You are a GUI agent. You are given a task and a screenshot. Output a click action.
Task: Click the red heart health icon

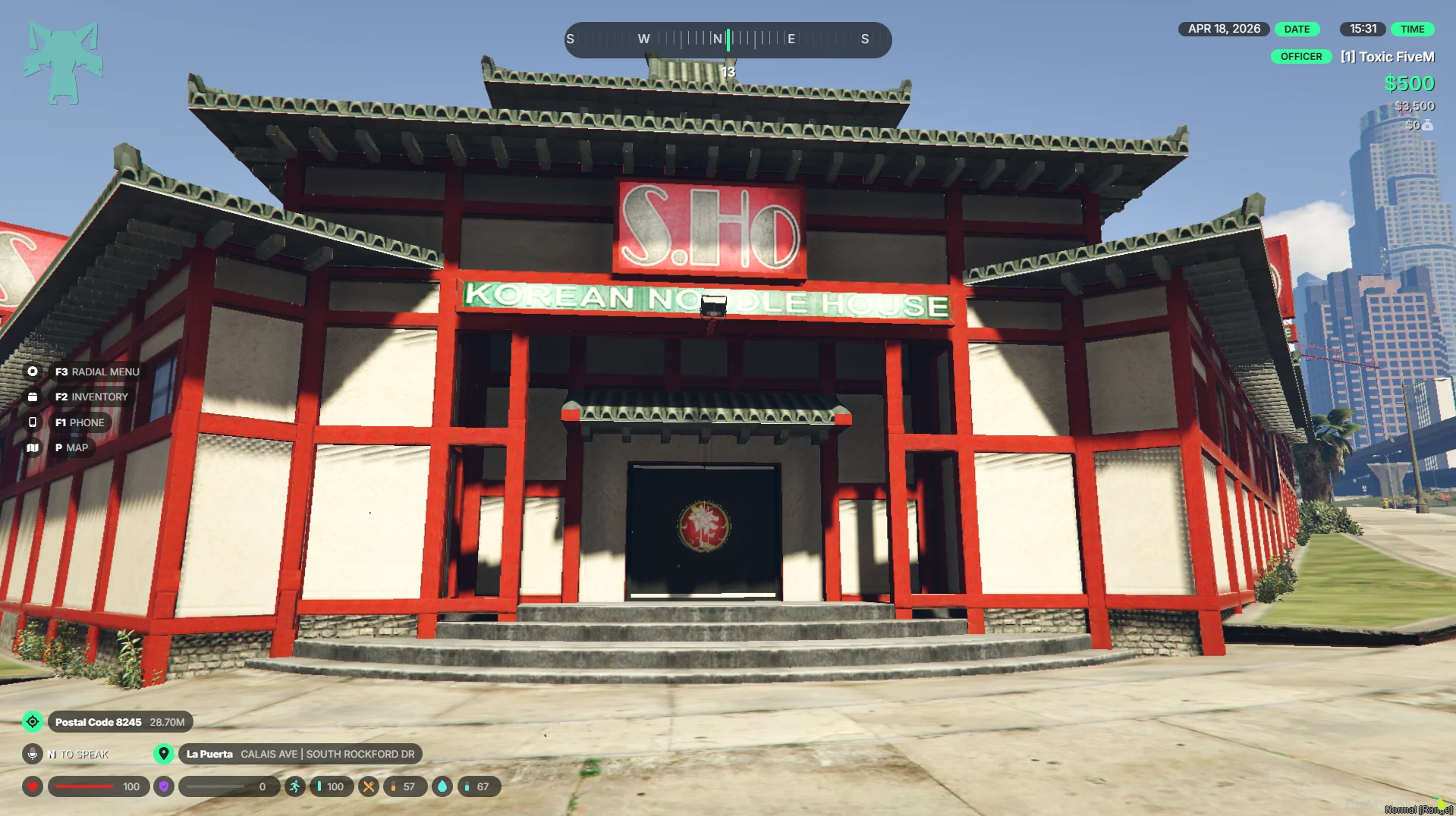click(x=33, y=786)
